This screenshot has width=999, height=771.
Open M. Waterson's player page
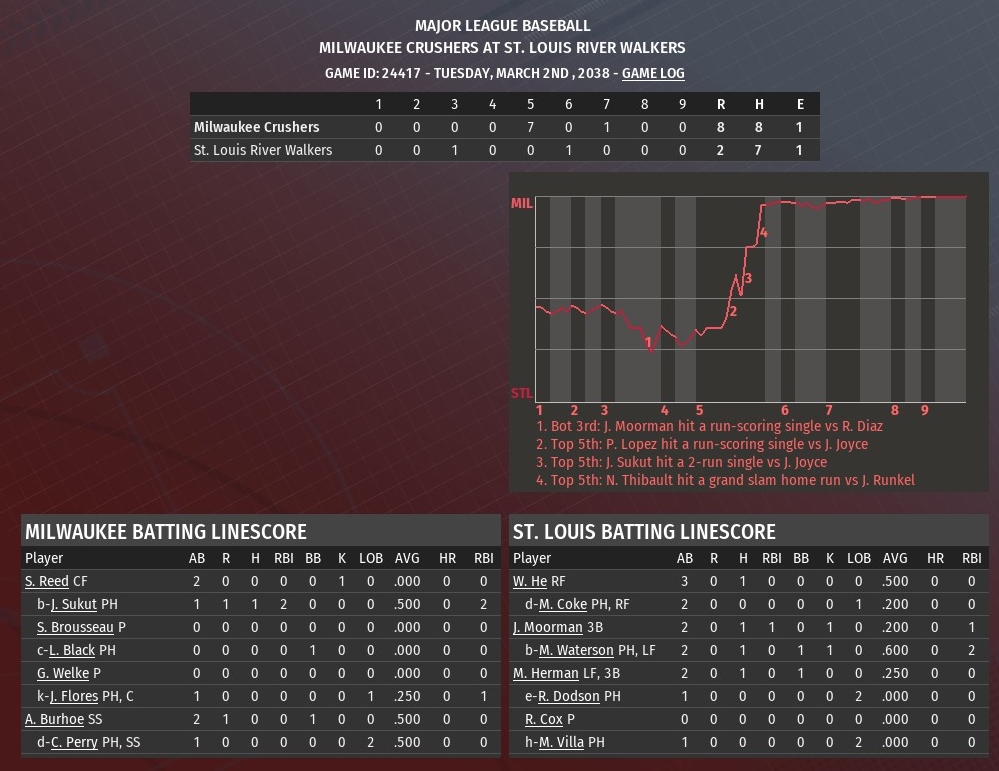click(576, 650)
